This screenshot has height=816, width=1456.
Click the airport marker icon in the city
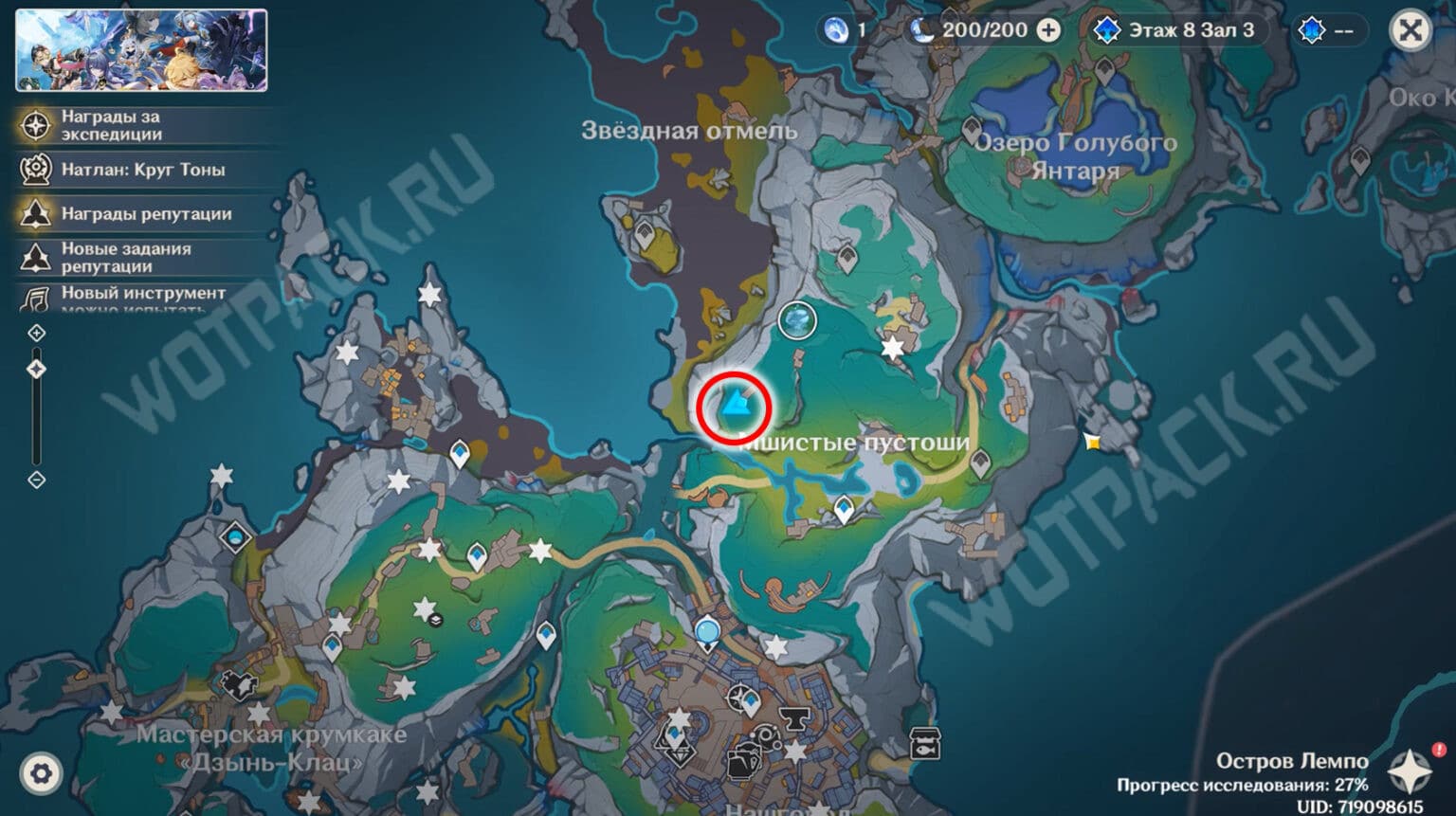(x=738, y=699)
